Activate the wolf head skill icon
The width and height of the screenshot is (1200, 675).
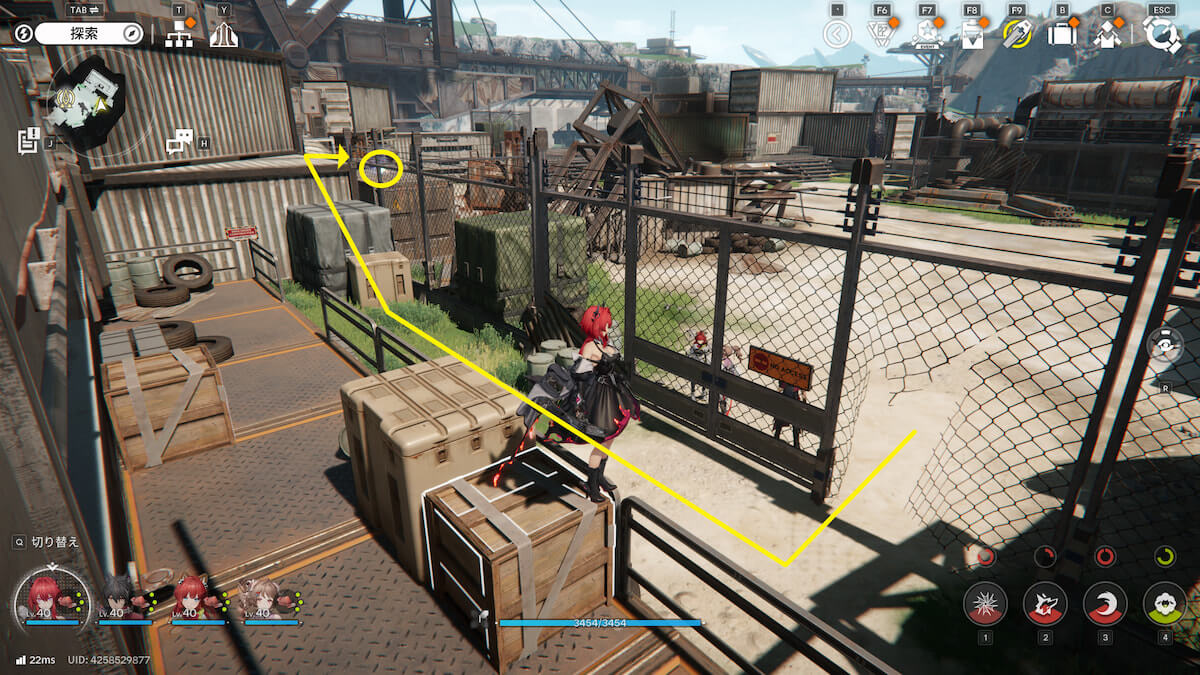pyautogui.click(x=1045, y=603)
